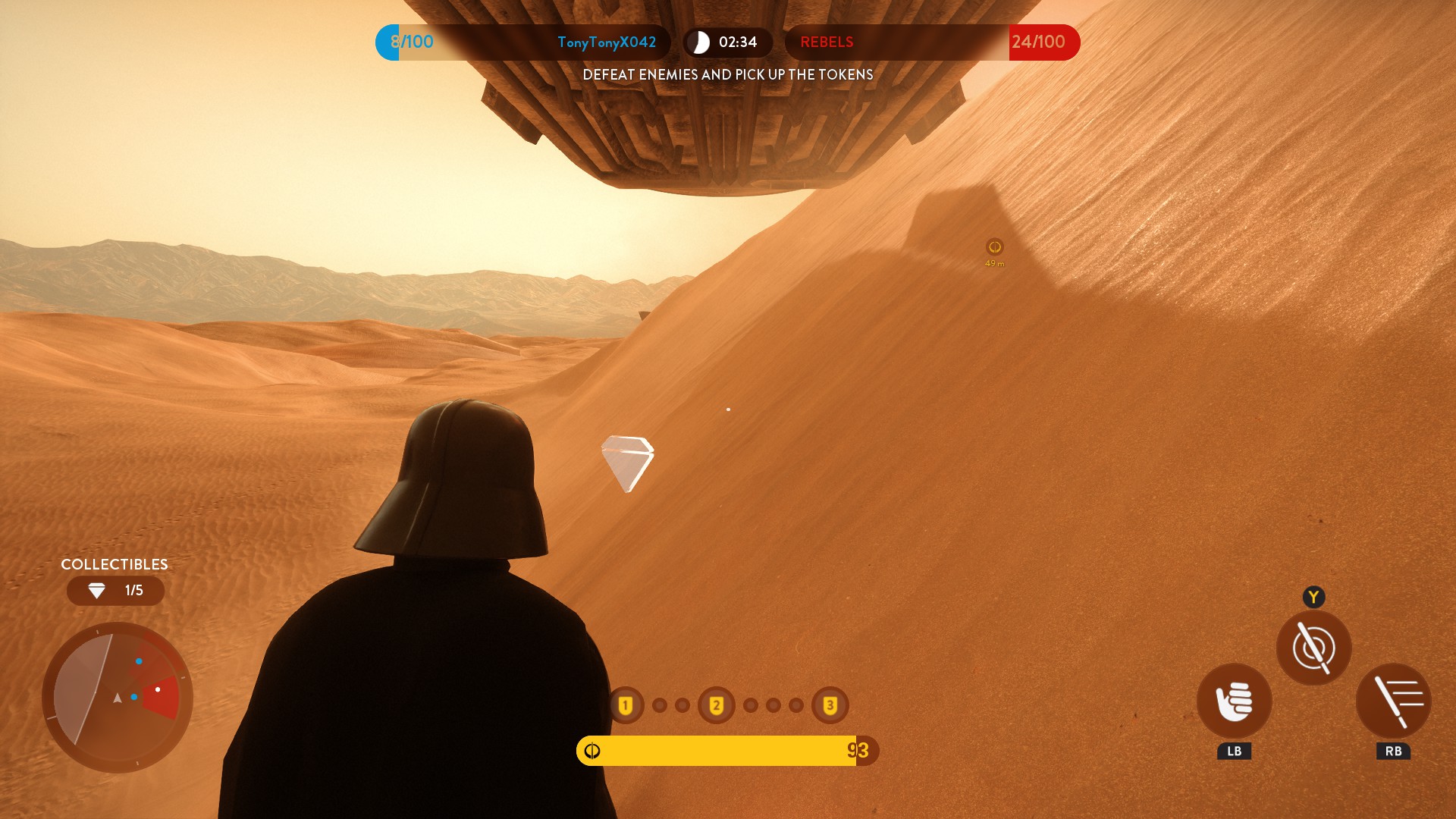The image size is (1456, 819).
Task: Click the circular radar minimap
Action: (x=118, y=697)
